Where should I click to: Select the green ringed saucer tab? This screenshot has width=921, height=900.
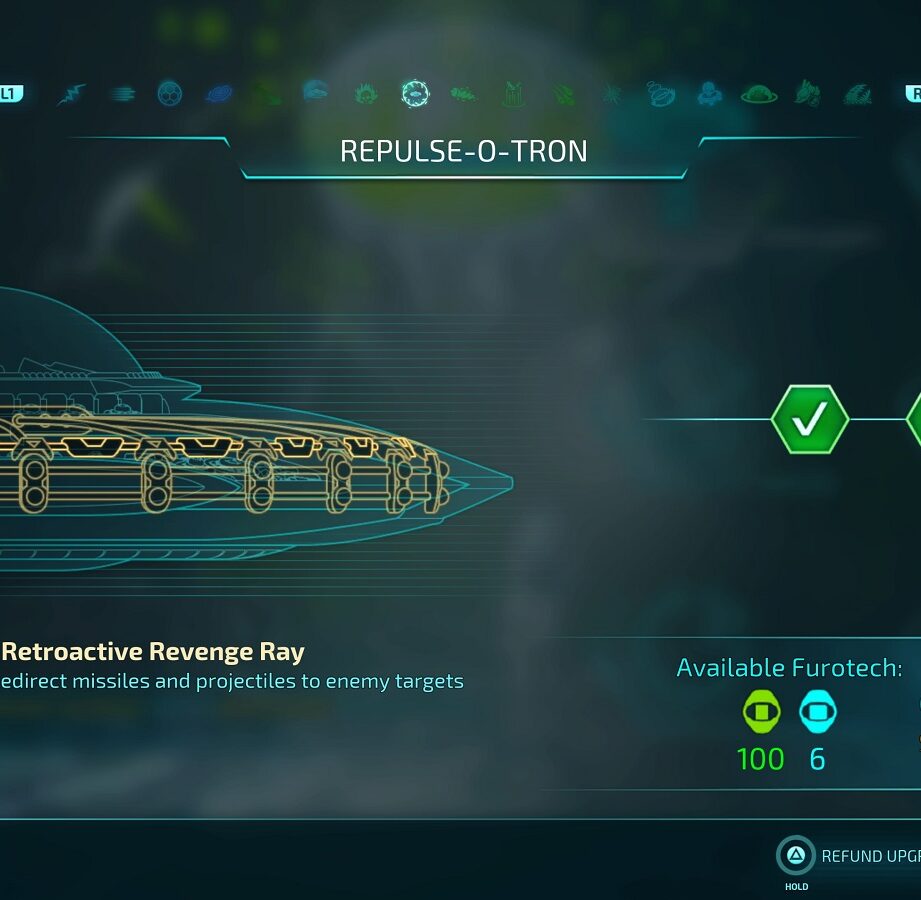759,94
